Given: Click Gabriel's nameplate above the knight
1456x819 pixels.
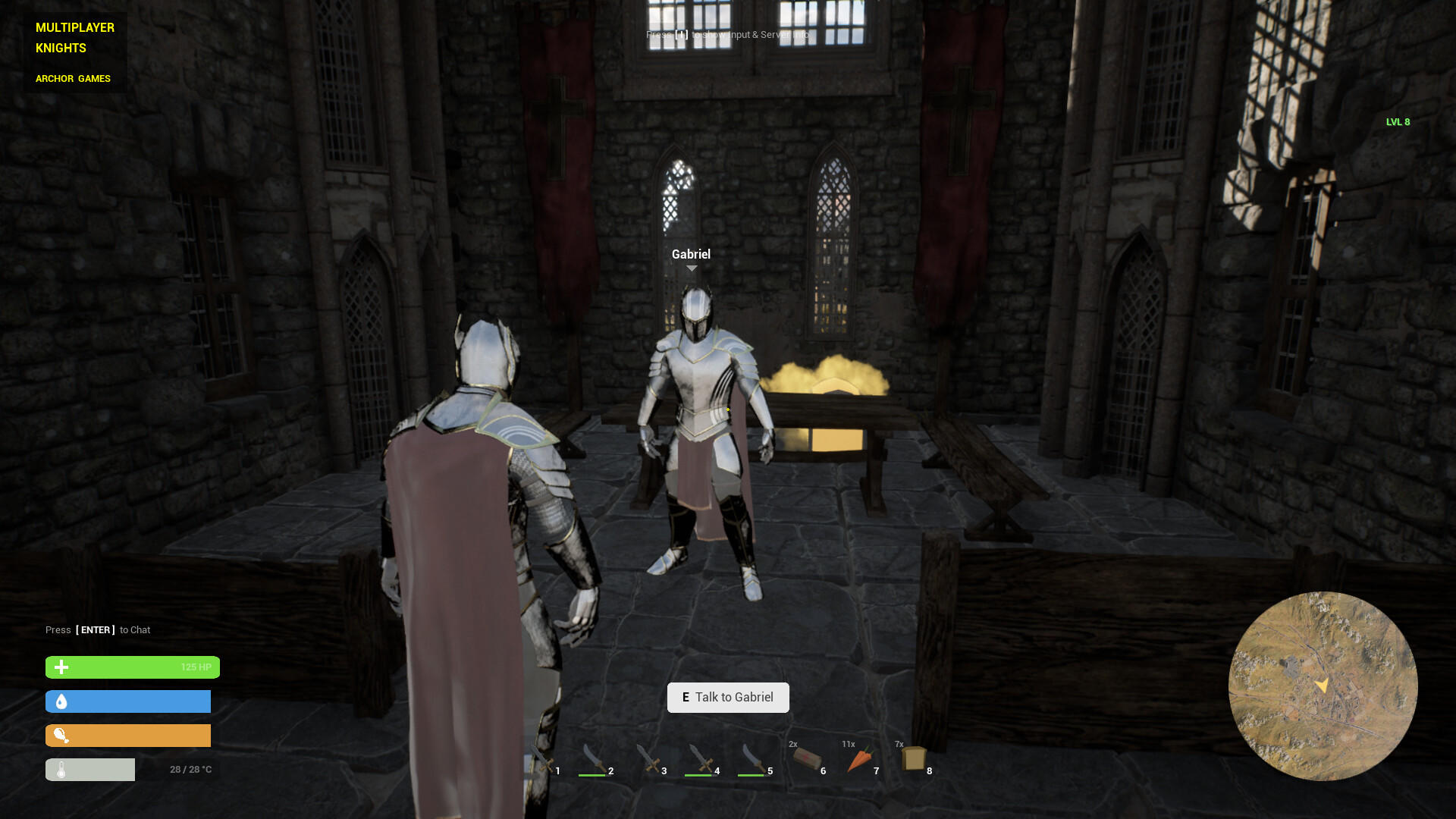Looking at the screenshot, I should (691, 255).
